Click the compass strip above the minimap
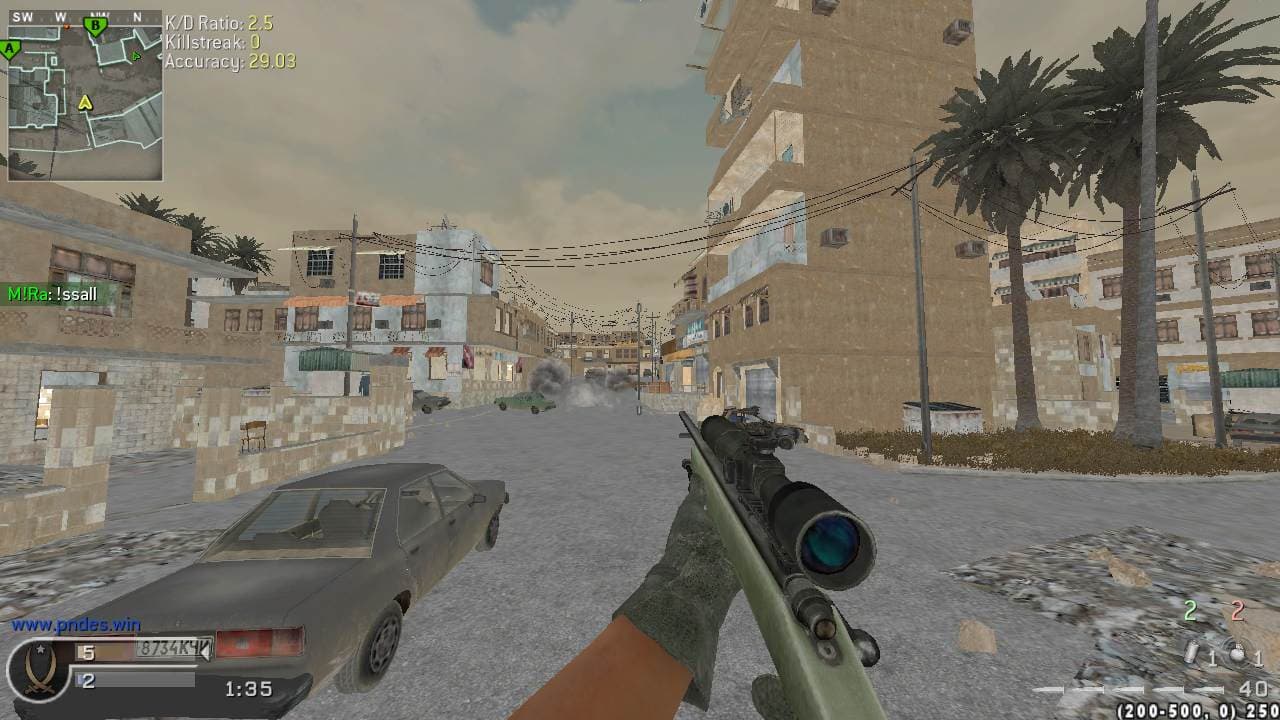The height and width of the screenshot is (720, 1280). [85, 17]
